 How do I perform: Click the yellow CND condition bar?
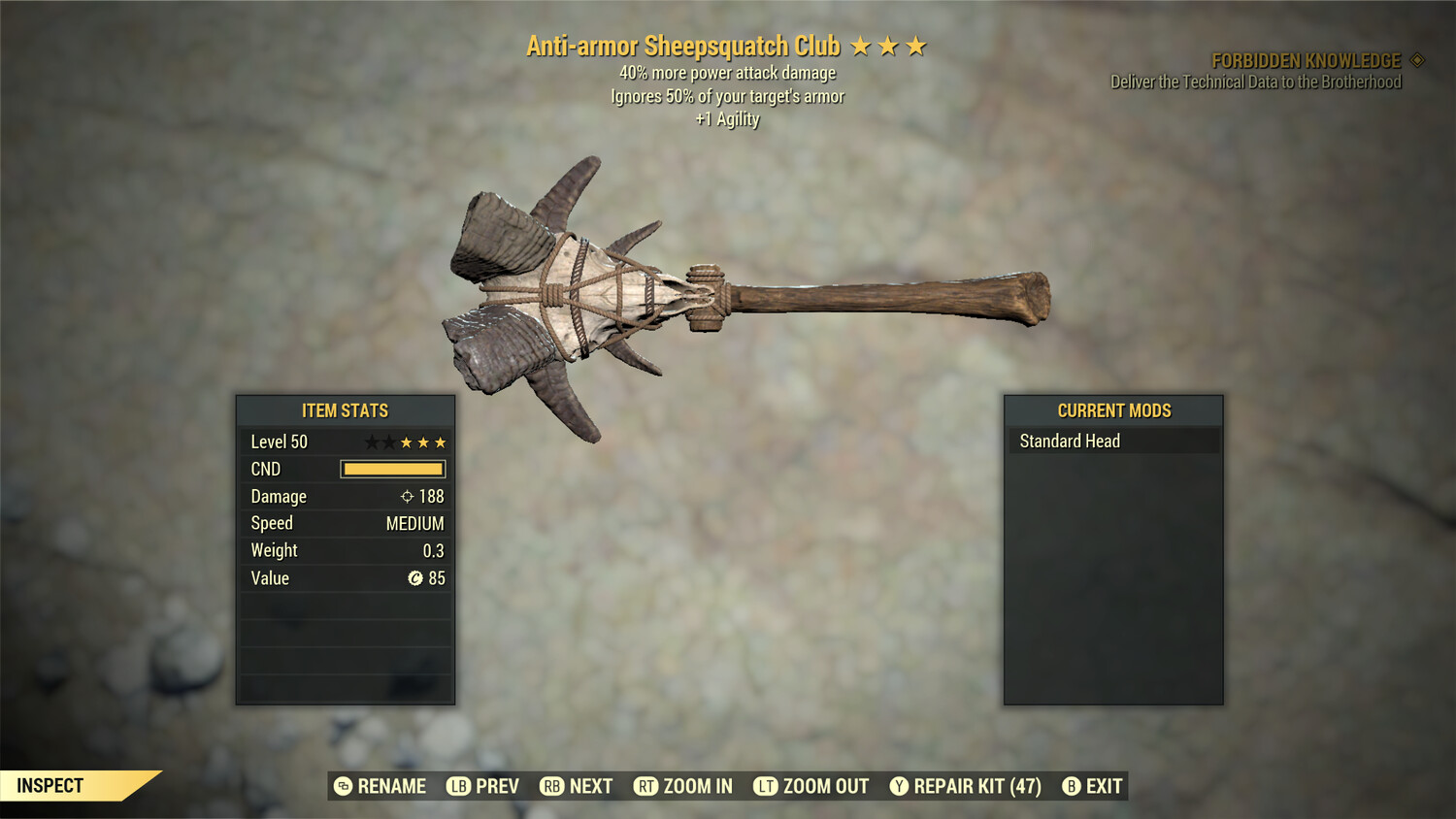pyautogui.click(x=392, y=469)
